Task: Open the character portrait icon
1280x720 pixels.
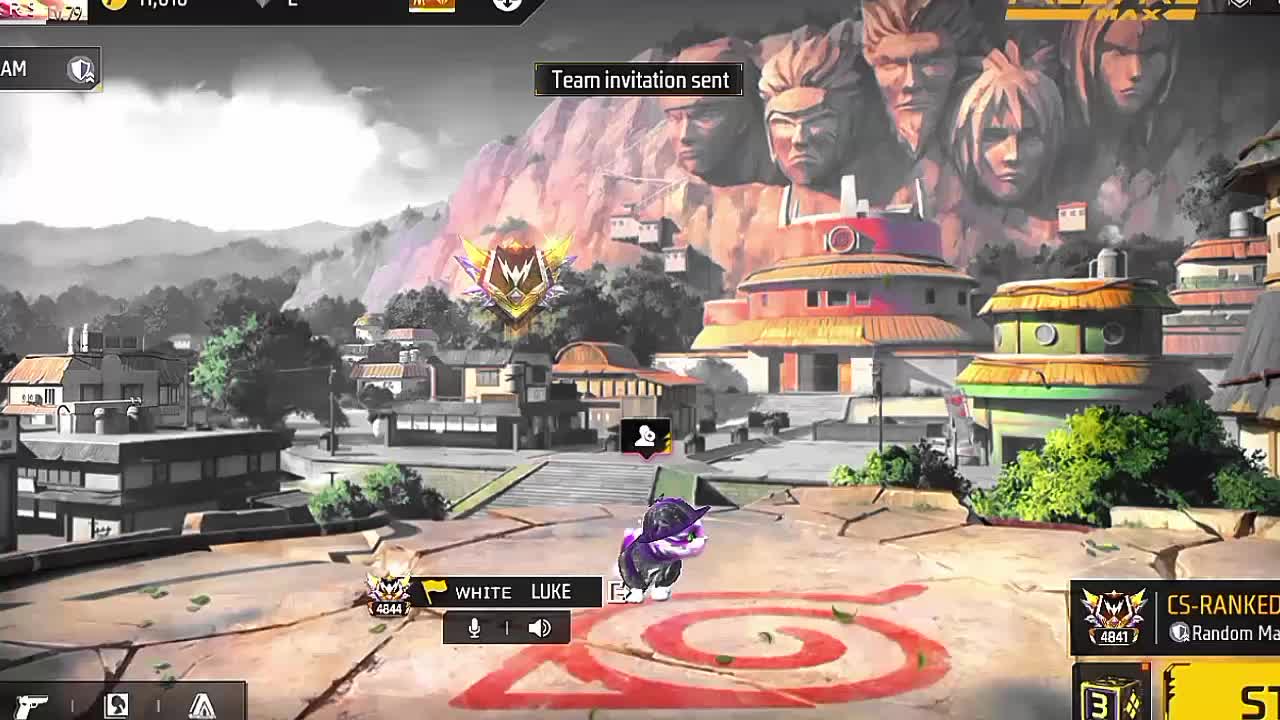Action: (x=116, y=705)
